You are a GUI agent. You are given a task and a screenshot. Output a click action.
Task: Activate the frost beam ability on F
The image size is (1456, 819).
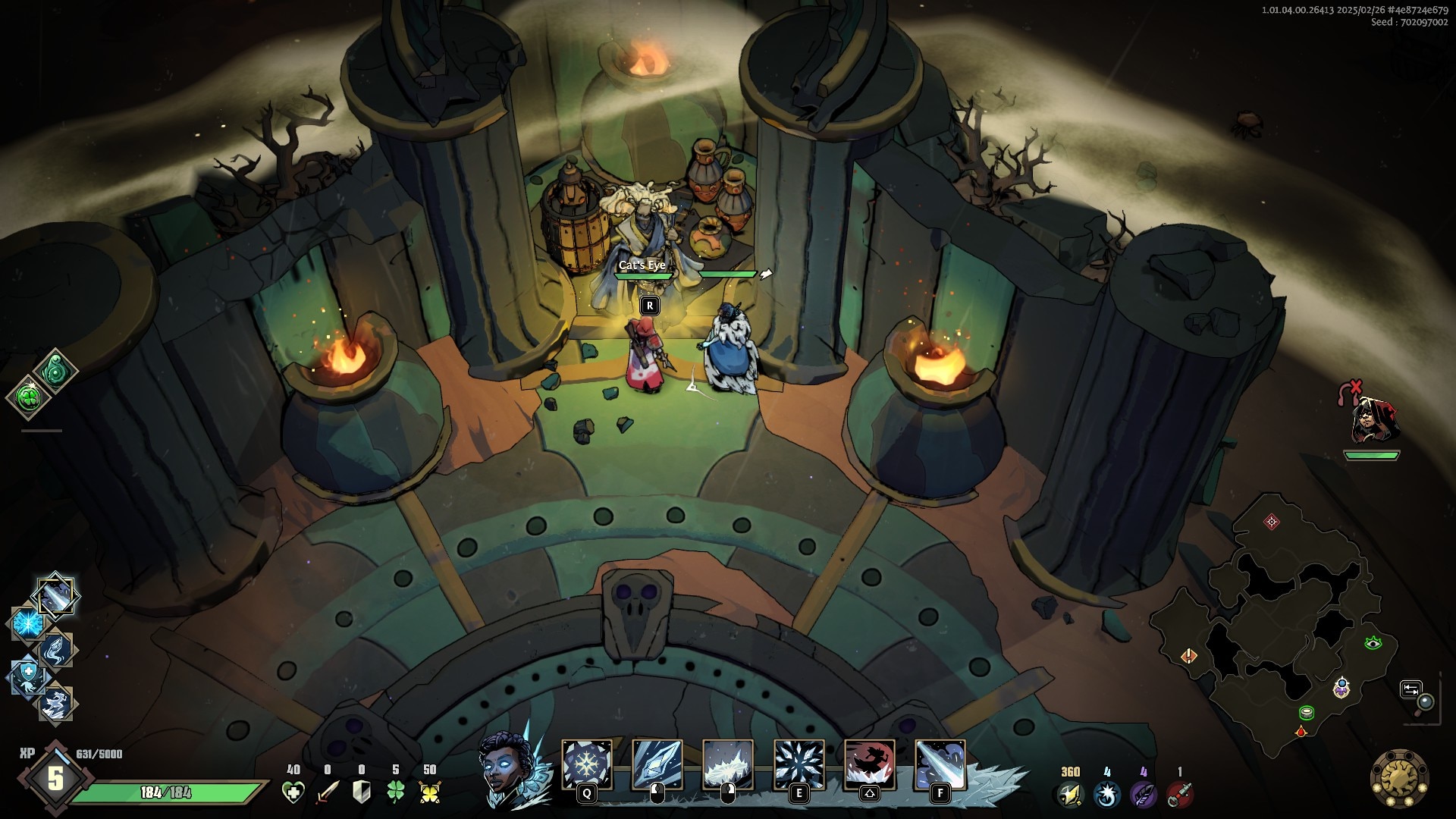[940, 764]
